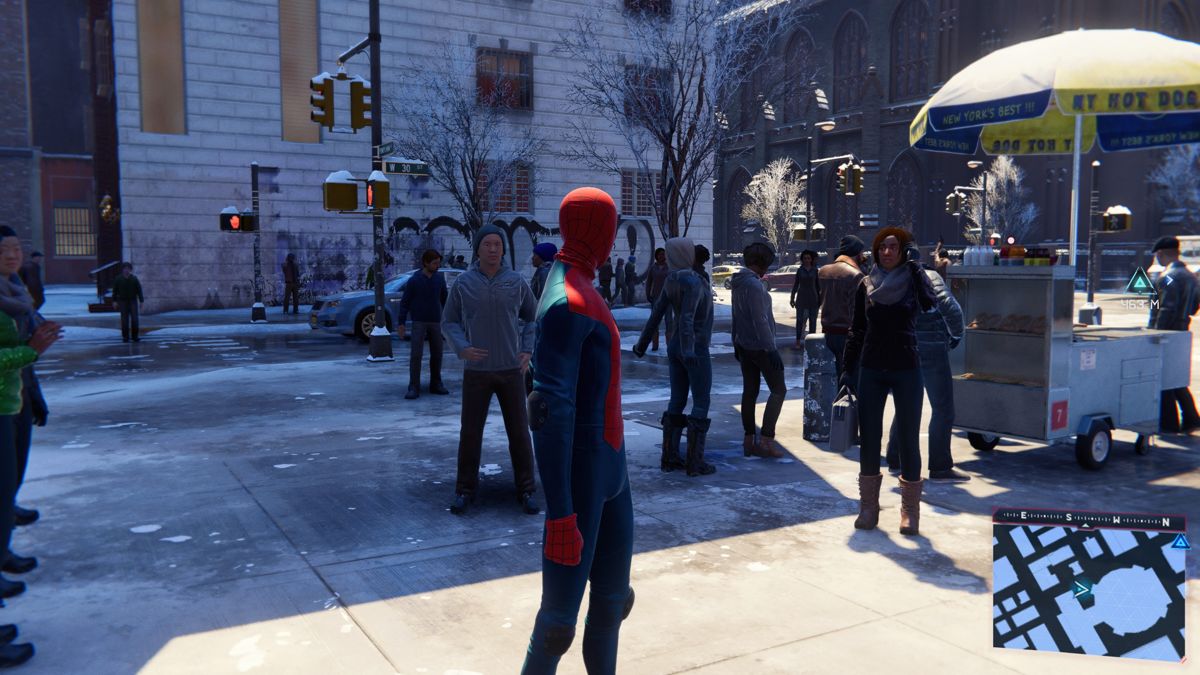
Task: Click the blue objective marker on minimap
Action: click(x=1180, y=541)
